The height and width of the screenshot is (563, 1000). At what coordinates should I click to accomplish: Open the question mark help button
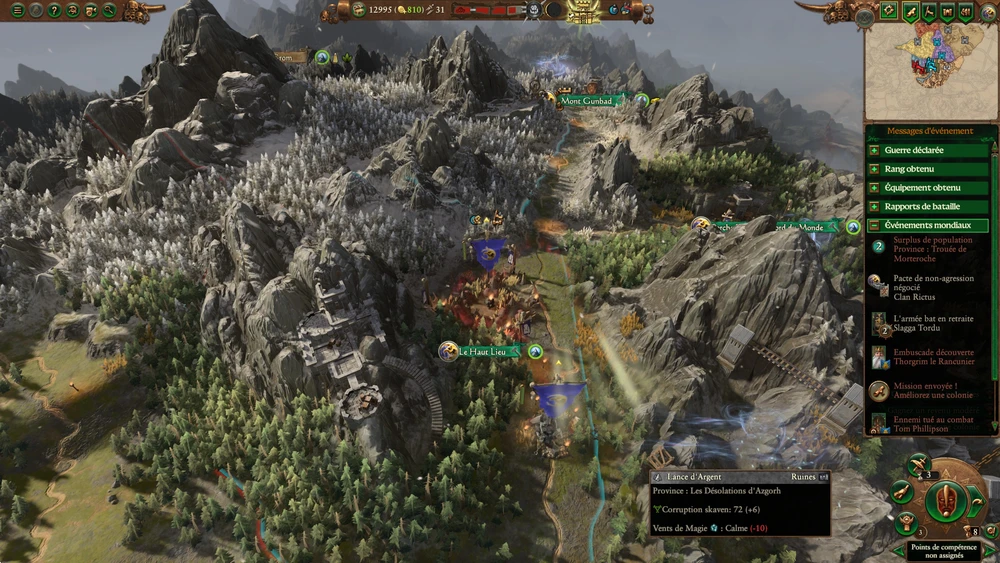tap(54, 11)
